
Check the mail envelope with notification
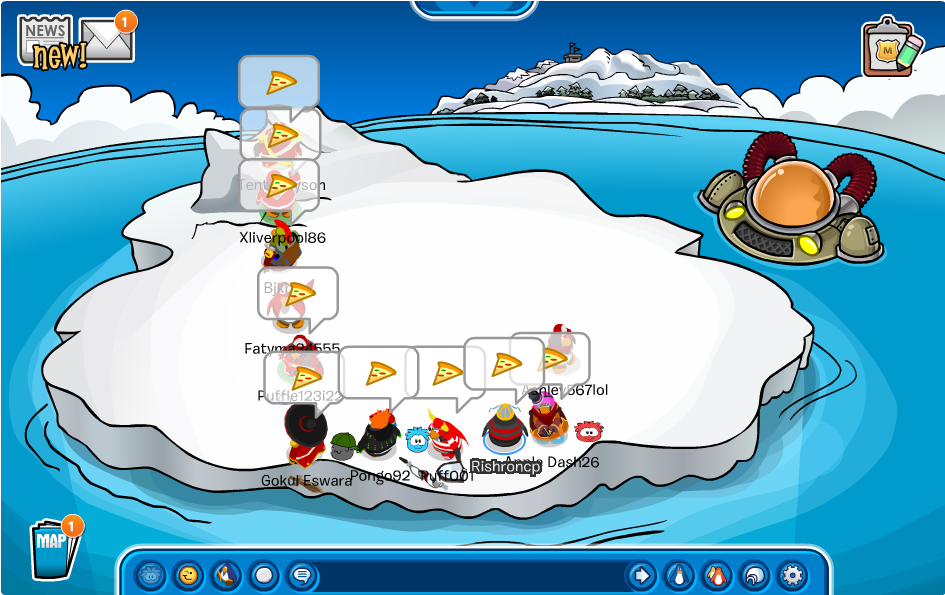coord(108,38)
